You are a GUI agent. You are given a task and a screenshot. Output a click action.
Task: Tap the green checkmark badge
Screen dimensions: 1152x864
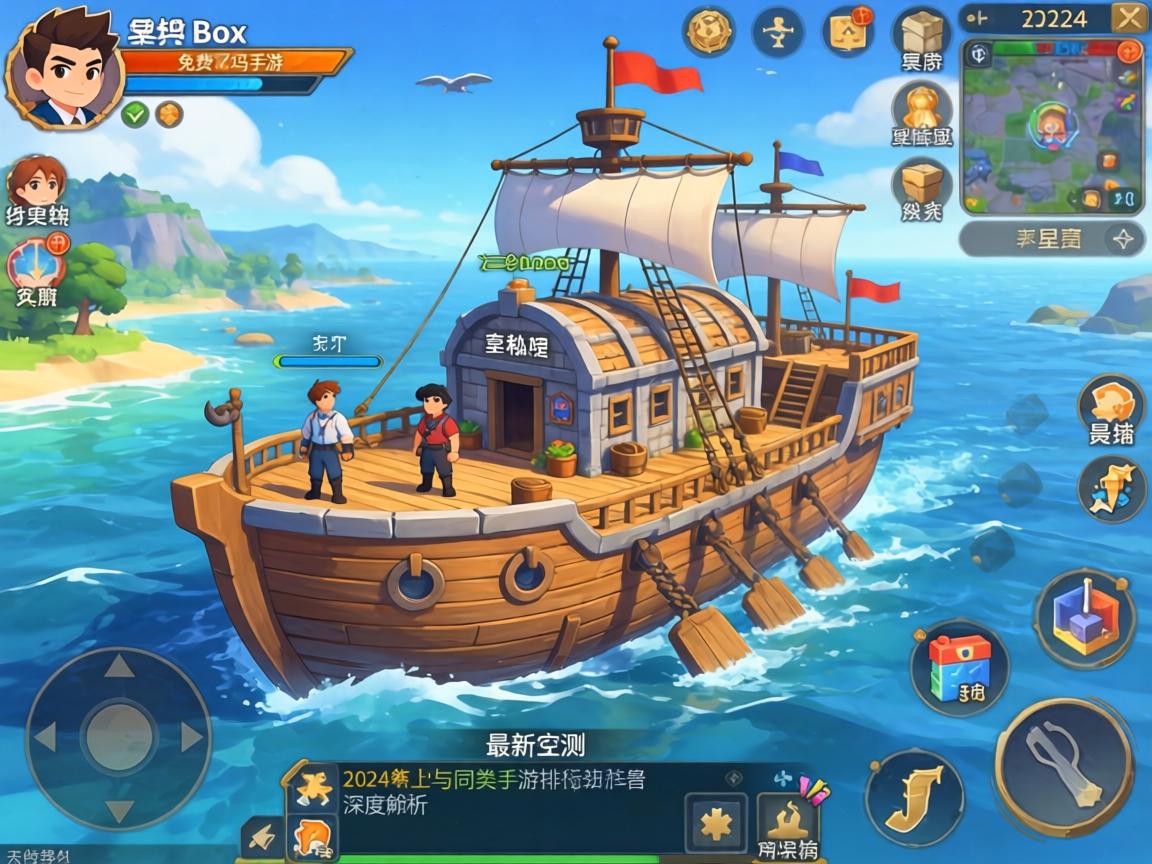pyautogui.click(x=135, y=114)
